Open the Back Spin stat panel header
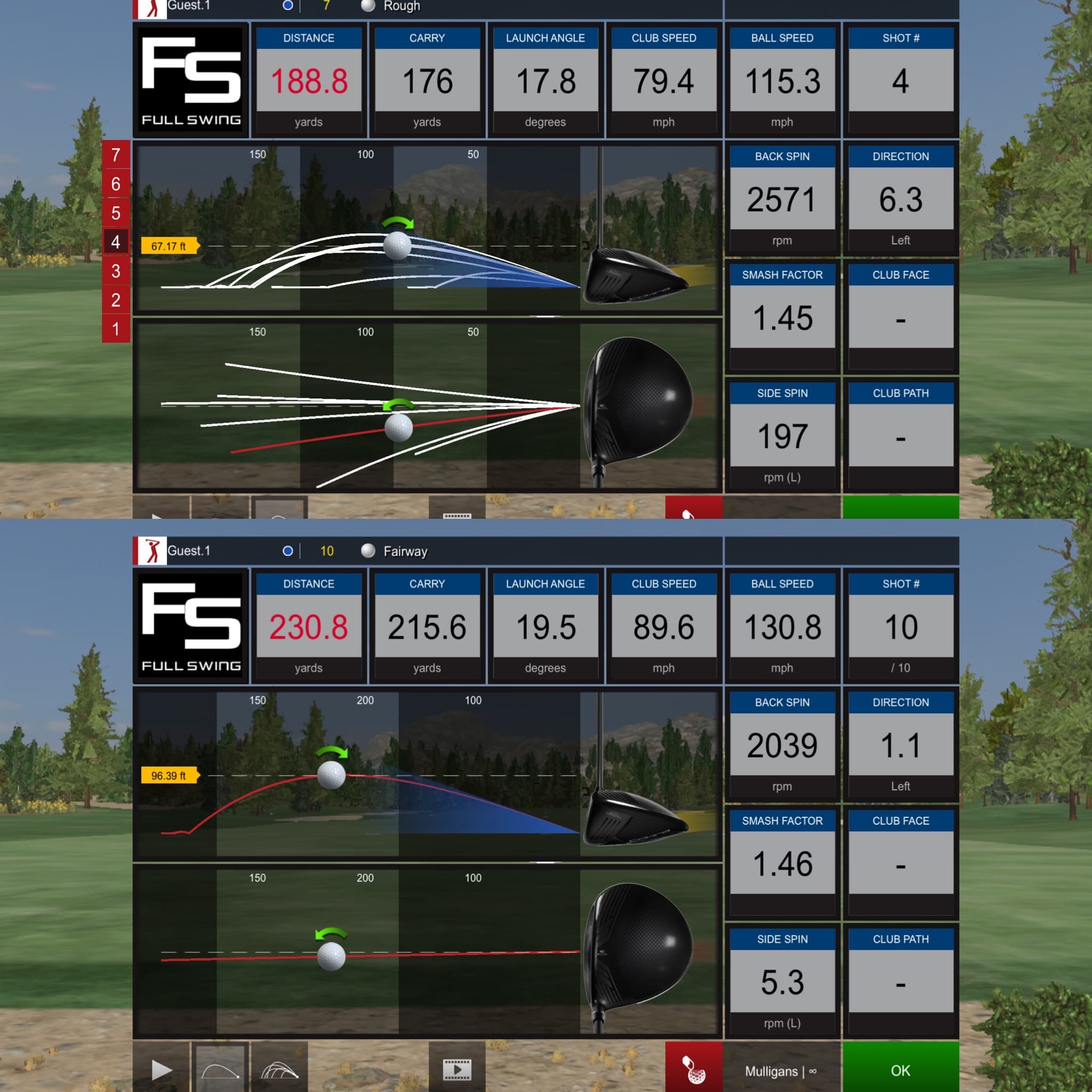Screen dimensions: 1092x1092 click(782, 702)
